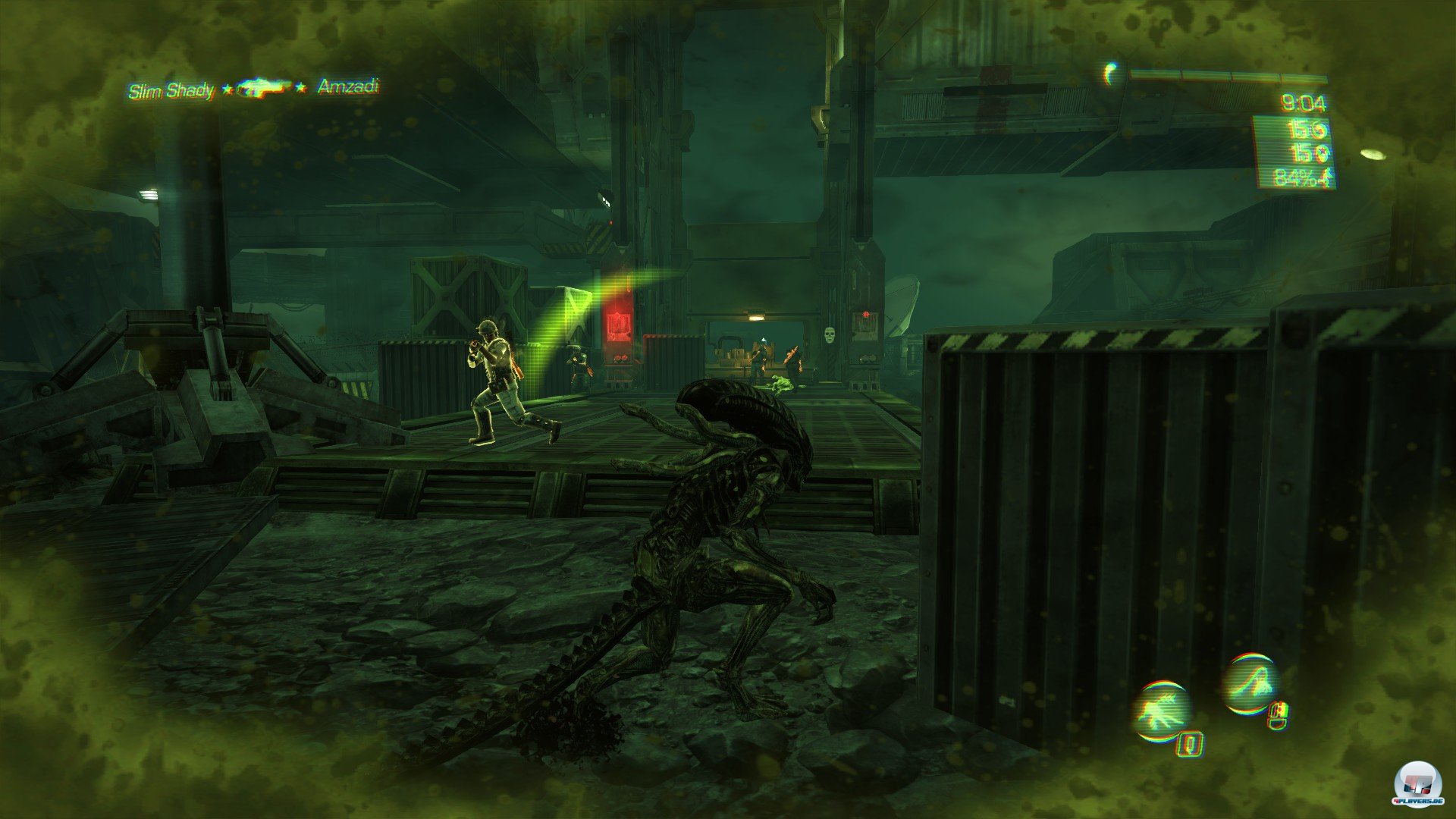Screen dimensions: 1456x819
Task: Click the 84% stamina percentage readout
Action: 1296,177
